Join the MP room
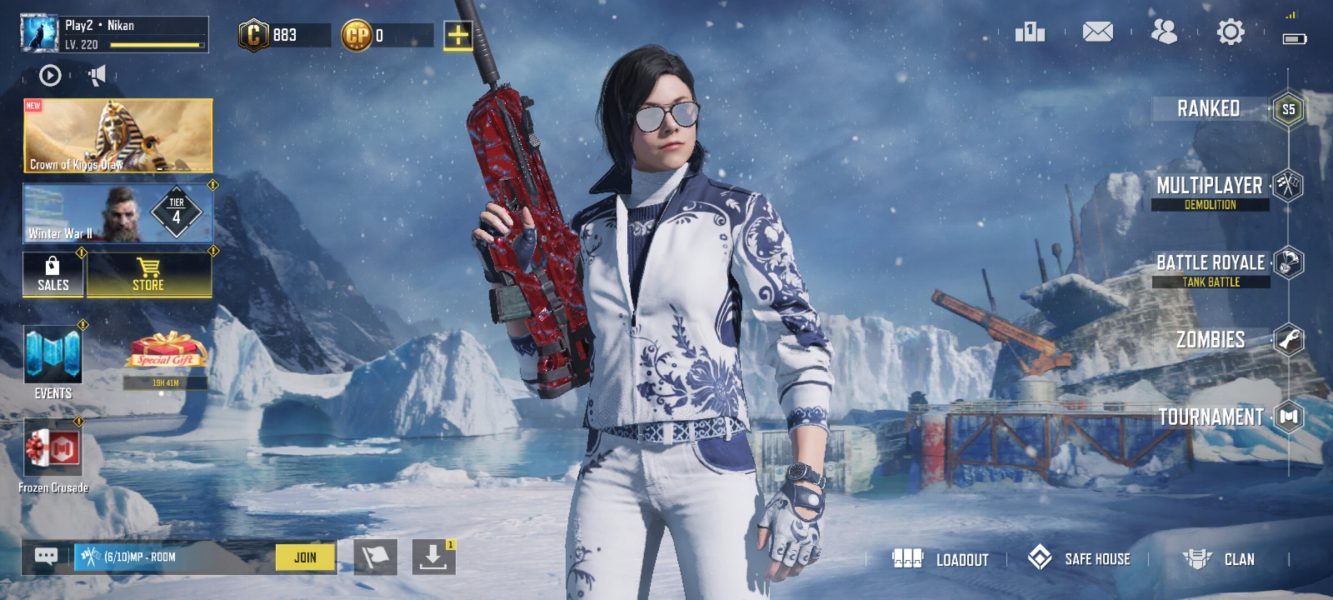The image size is (1333, 600). click(305, 557)
